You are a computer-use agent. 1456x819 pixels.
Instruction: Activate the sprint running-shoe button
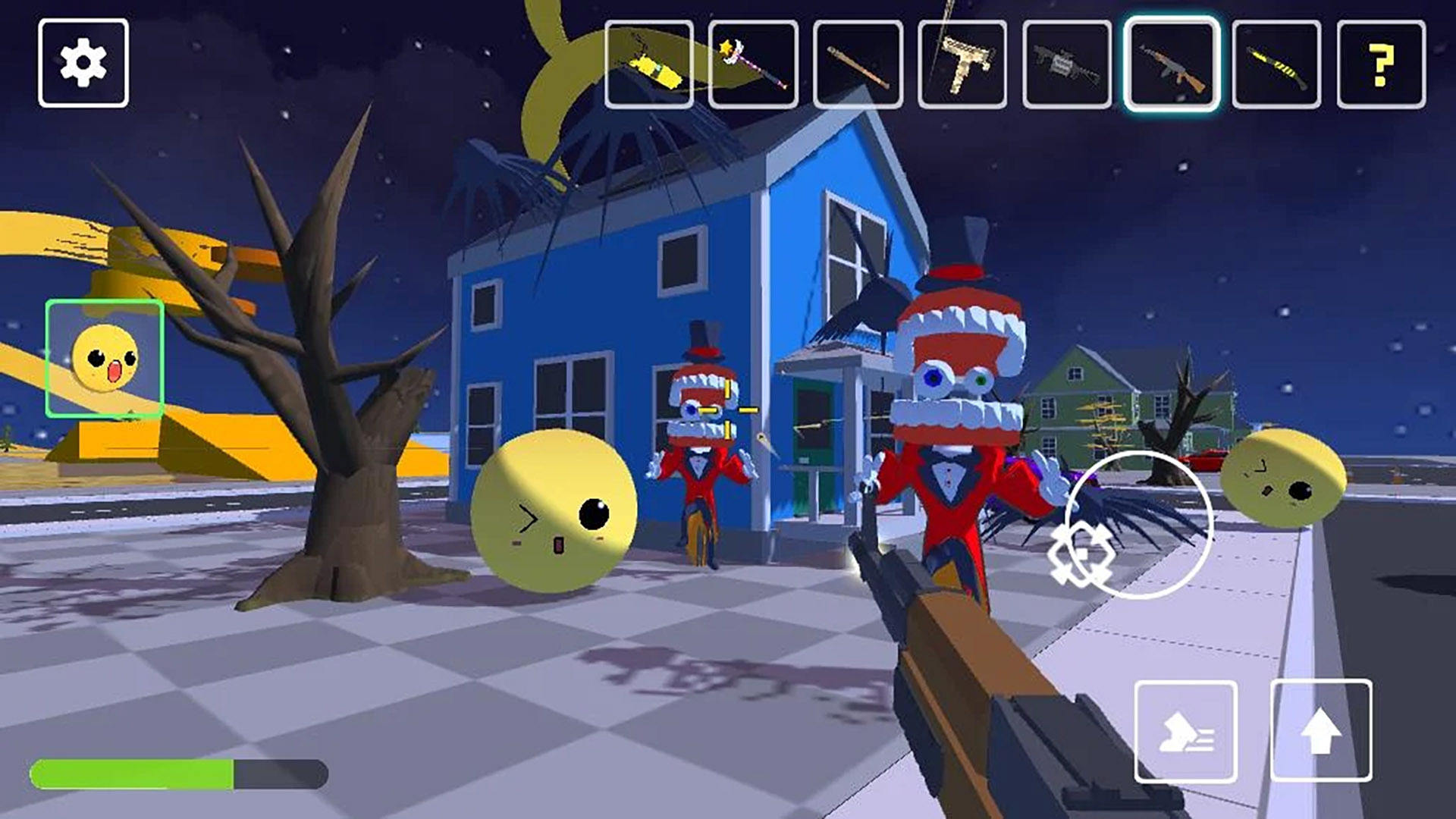pos(1186,732)
